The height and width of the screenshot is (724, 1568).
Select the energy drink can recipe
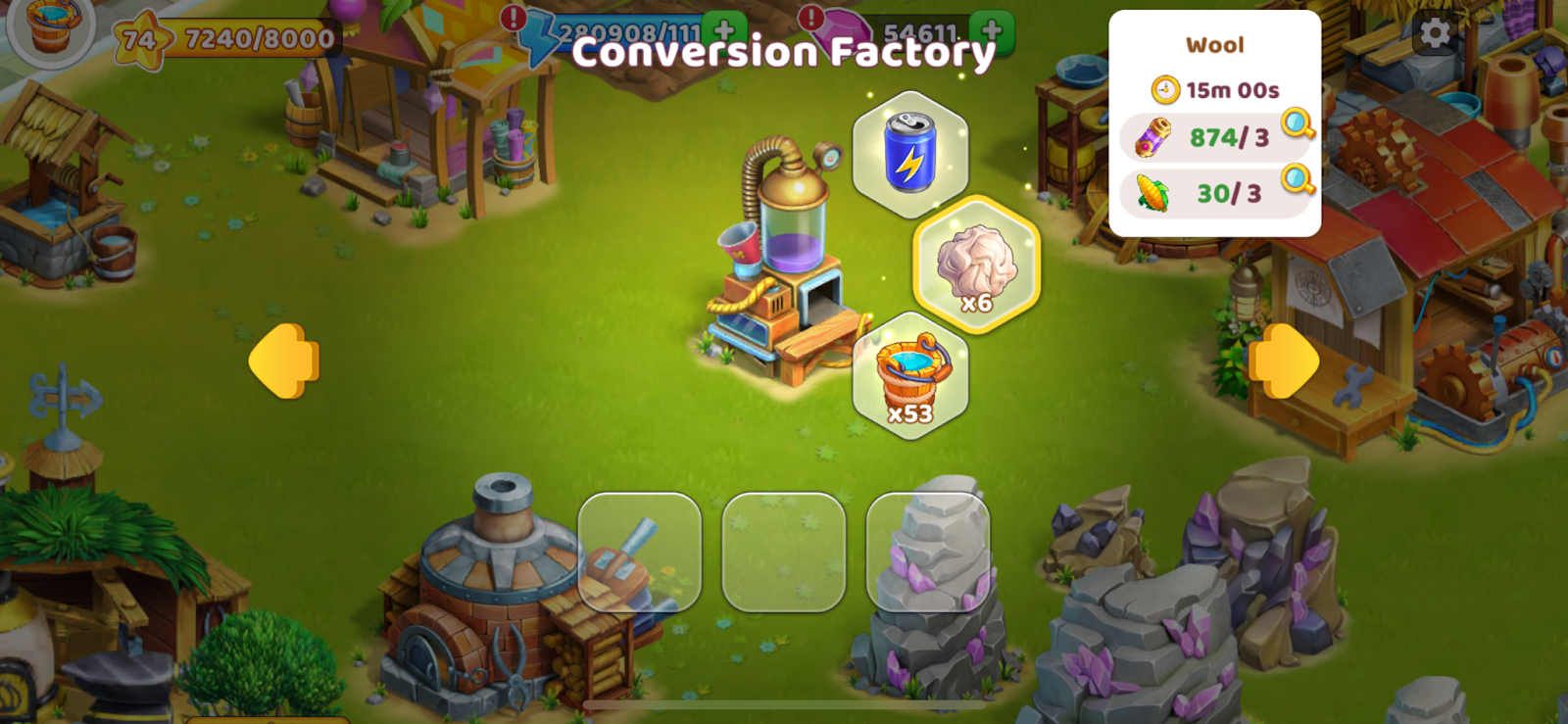tap(910, 154)
